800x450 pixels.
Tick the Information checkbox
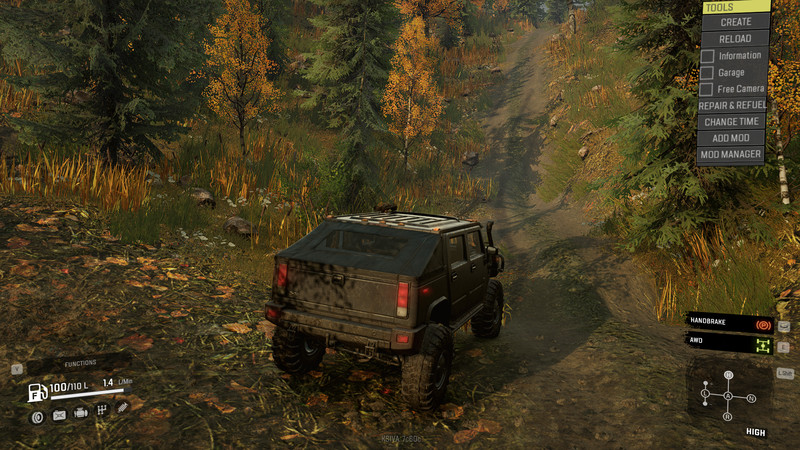point(707,56)
